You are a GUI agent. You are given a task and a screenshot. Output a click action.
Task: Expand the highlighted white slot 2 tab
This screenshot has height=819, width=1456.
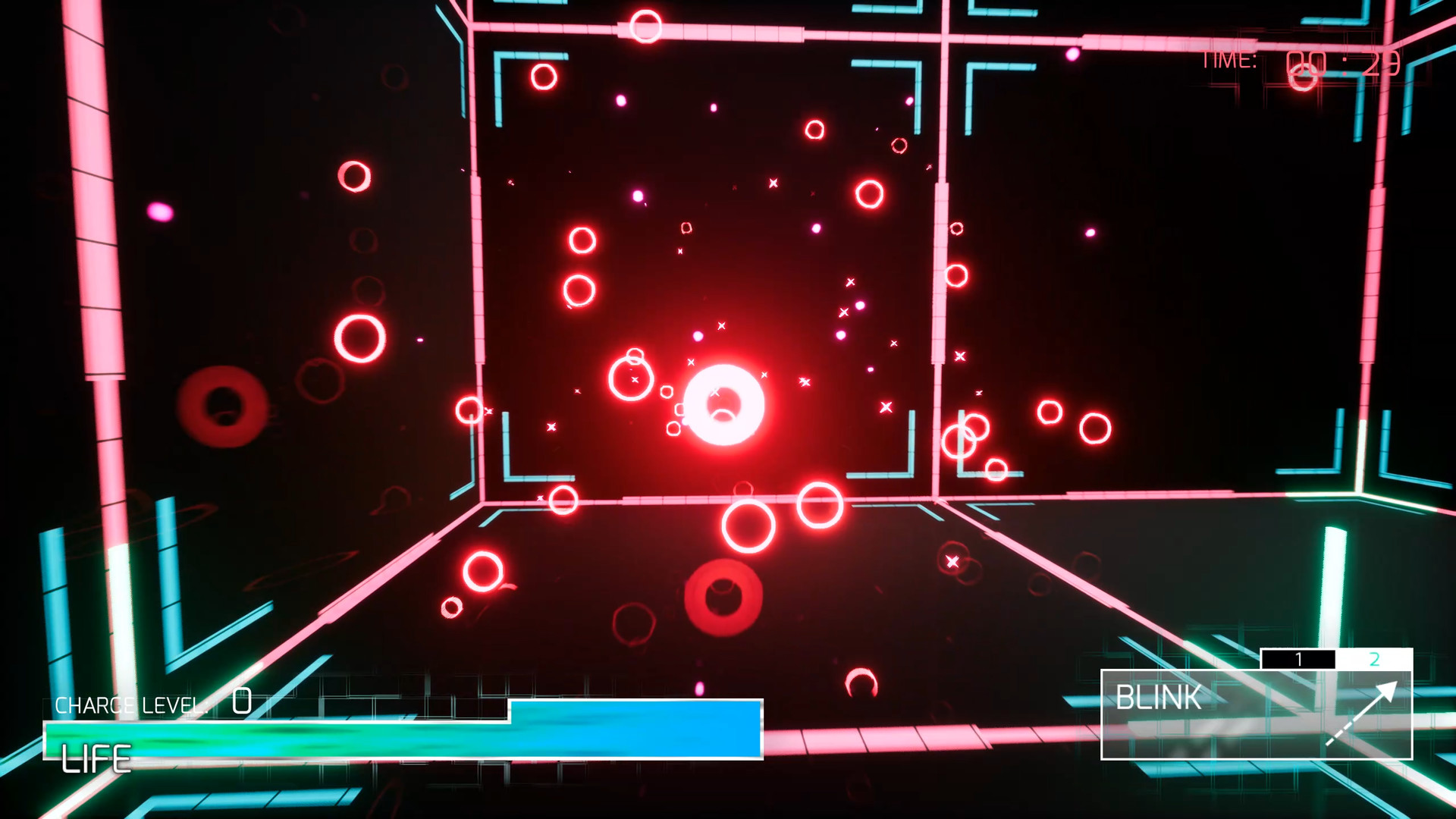[x=1376, y=661]
